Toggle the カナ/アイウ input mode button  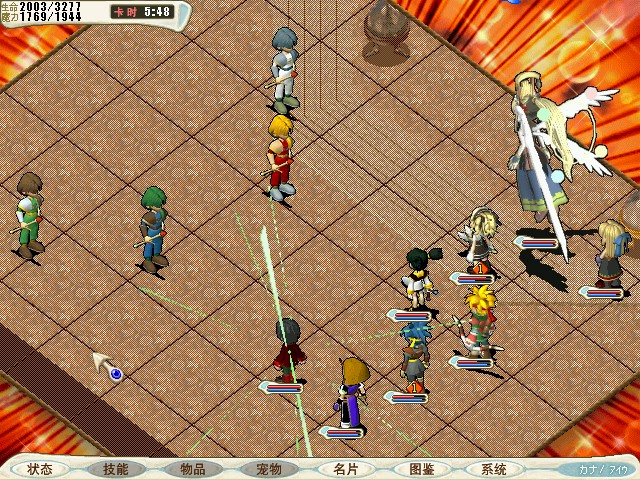[x=601, y=469]
